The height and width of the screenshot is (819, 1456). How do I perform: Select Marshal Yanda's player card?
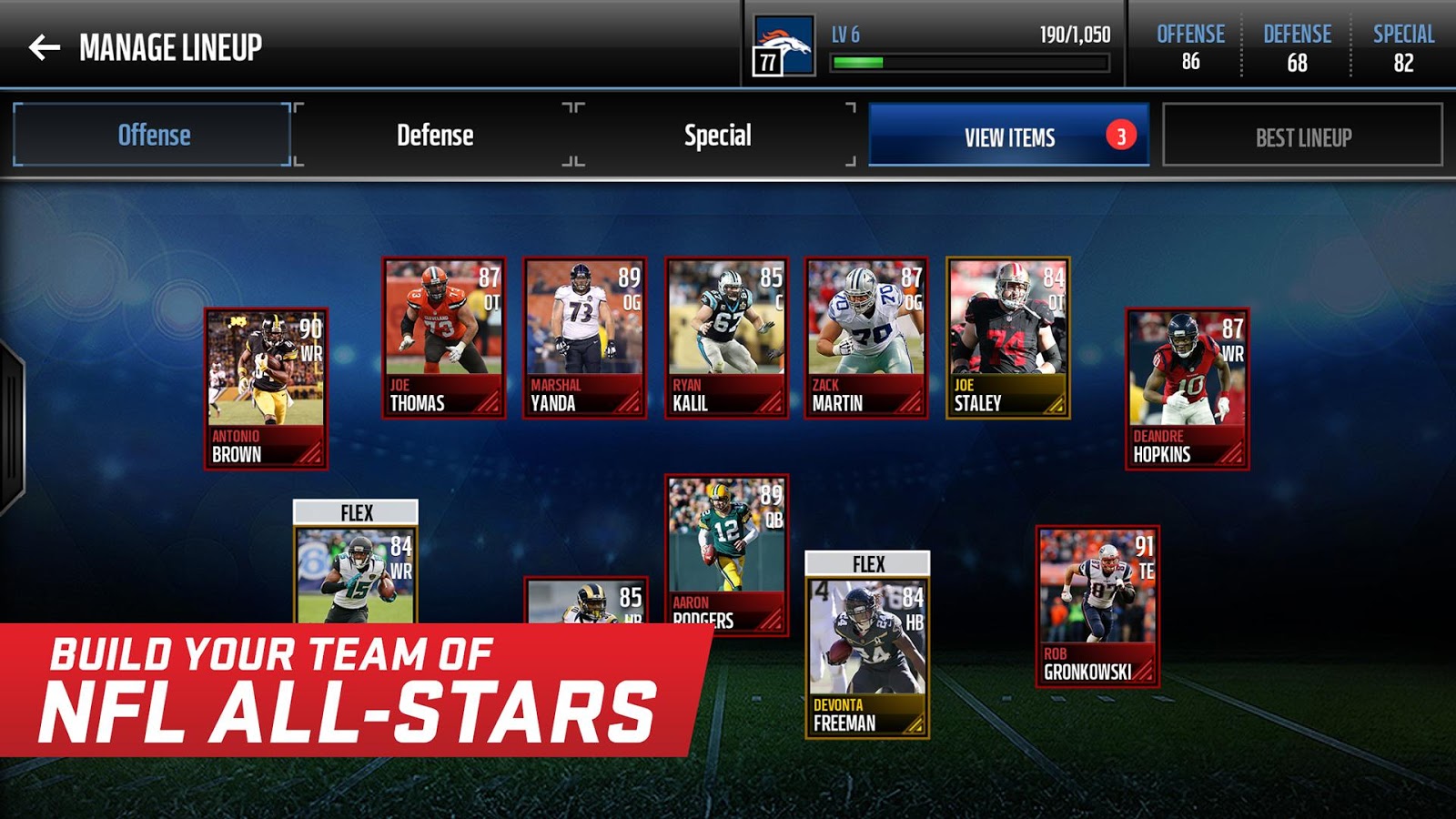585,338
